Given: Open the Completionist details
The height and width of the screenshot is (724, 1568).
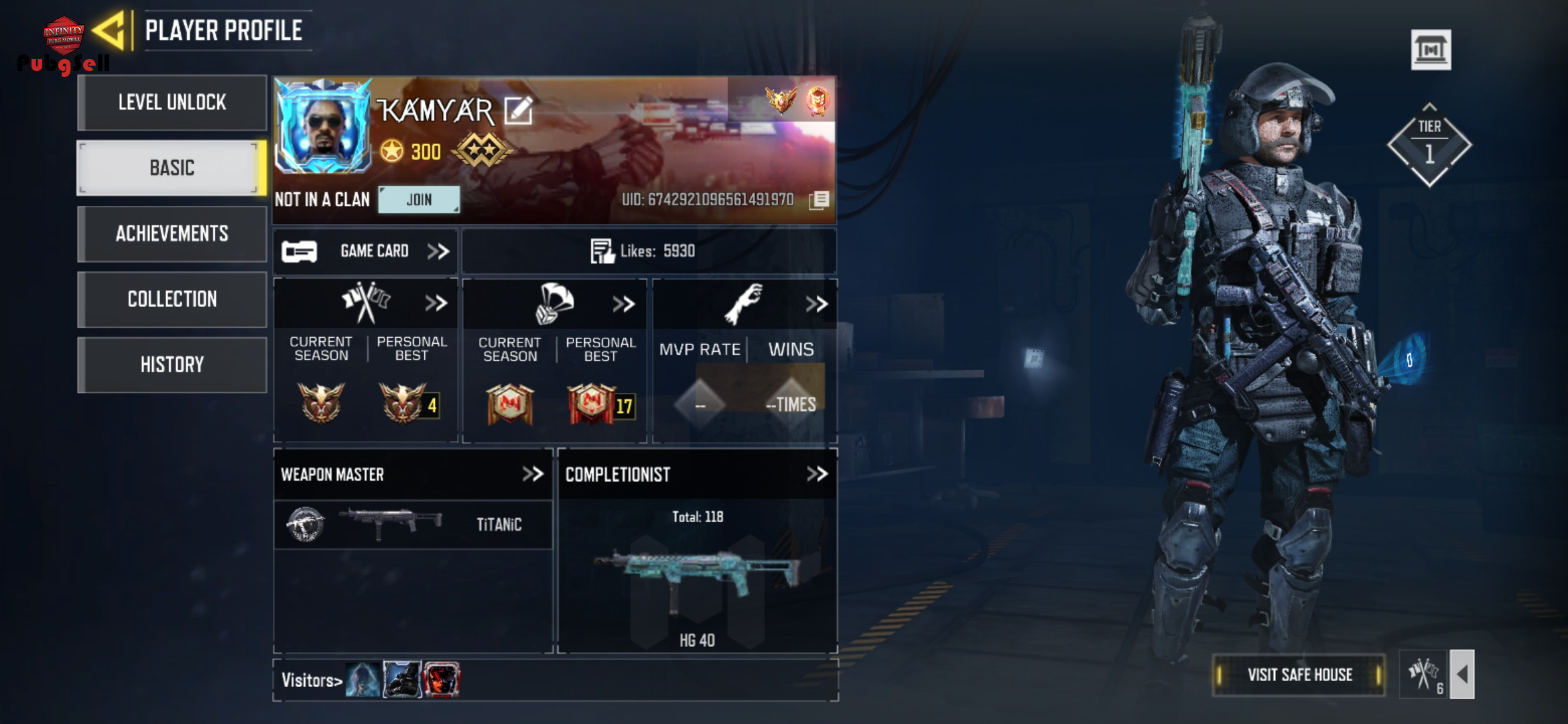Looking at the screenshot, I should coord(817,475).
